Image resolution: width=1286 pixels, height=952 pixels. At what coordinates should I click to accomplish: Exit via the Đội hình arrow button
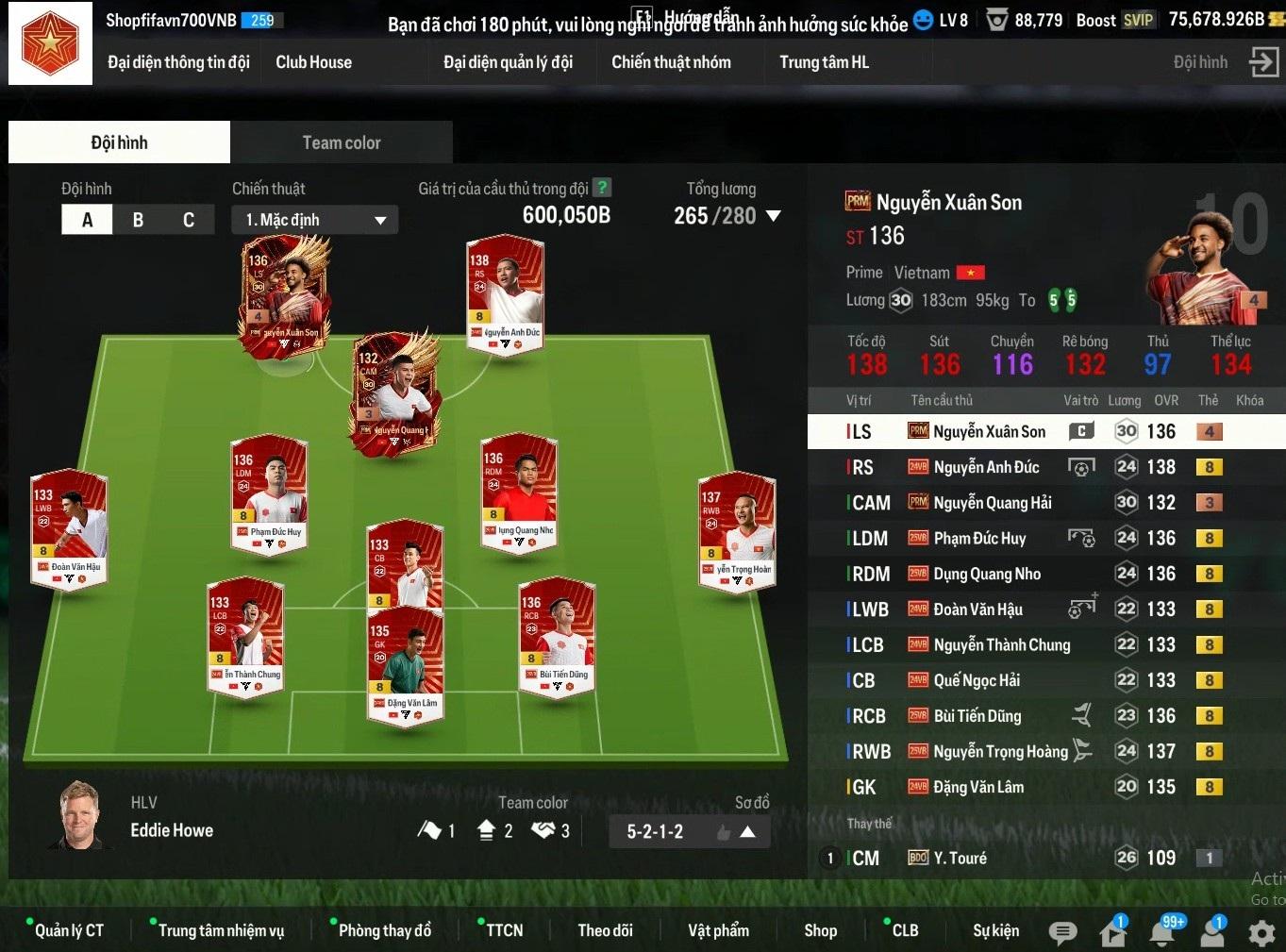[x=1263, y=62]
